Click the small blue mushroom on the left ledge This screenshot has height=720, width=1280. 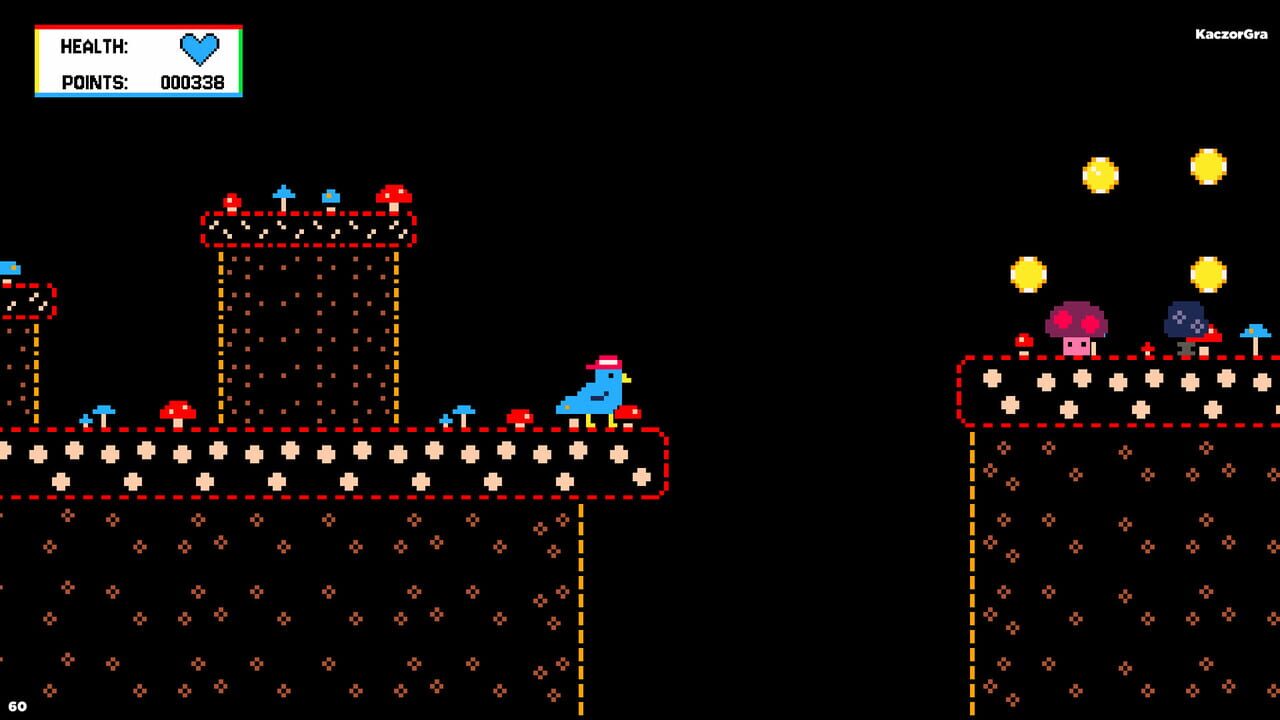[10, 268]
